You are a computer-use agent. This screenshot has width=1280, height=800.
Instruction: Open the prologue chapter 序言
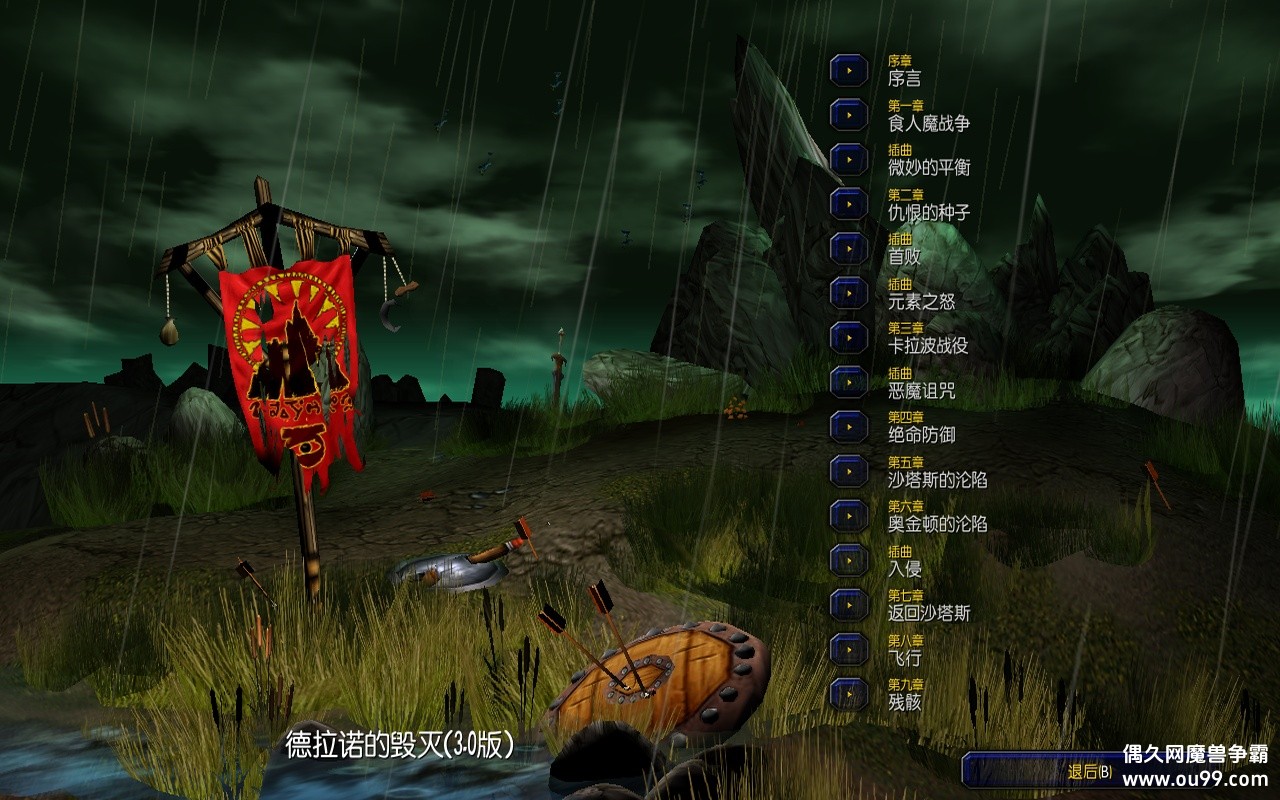click(849, 71)
